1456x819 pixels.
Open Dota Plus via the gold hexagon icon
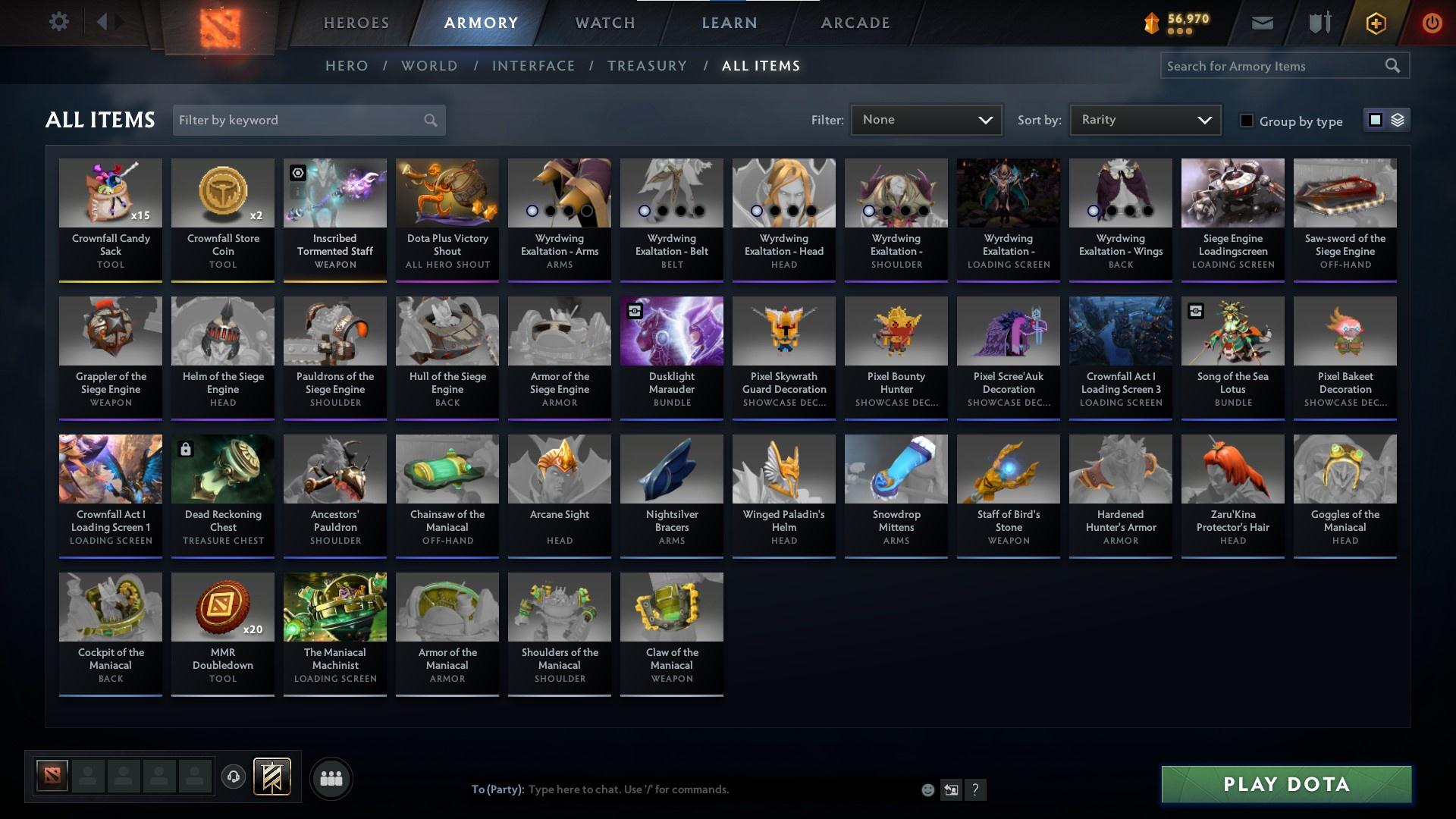(1374, 22)
